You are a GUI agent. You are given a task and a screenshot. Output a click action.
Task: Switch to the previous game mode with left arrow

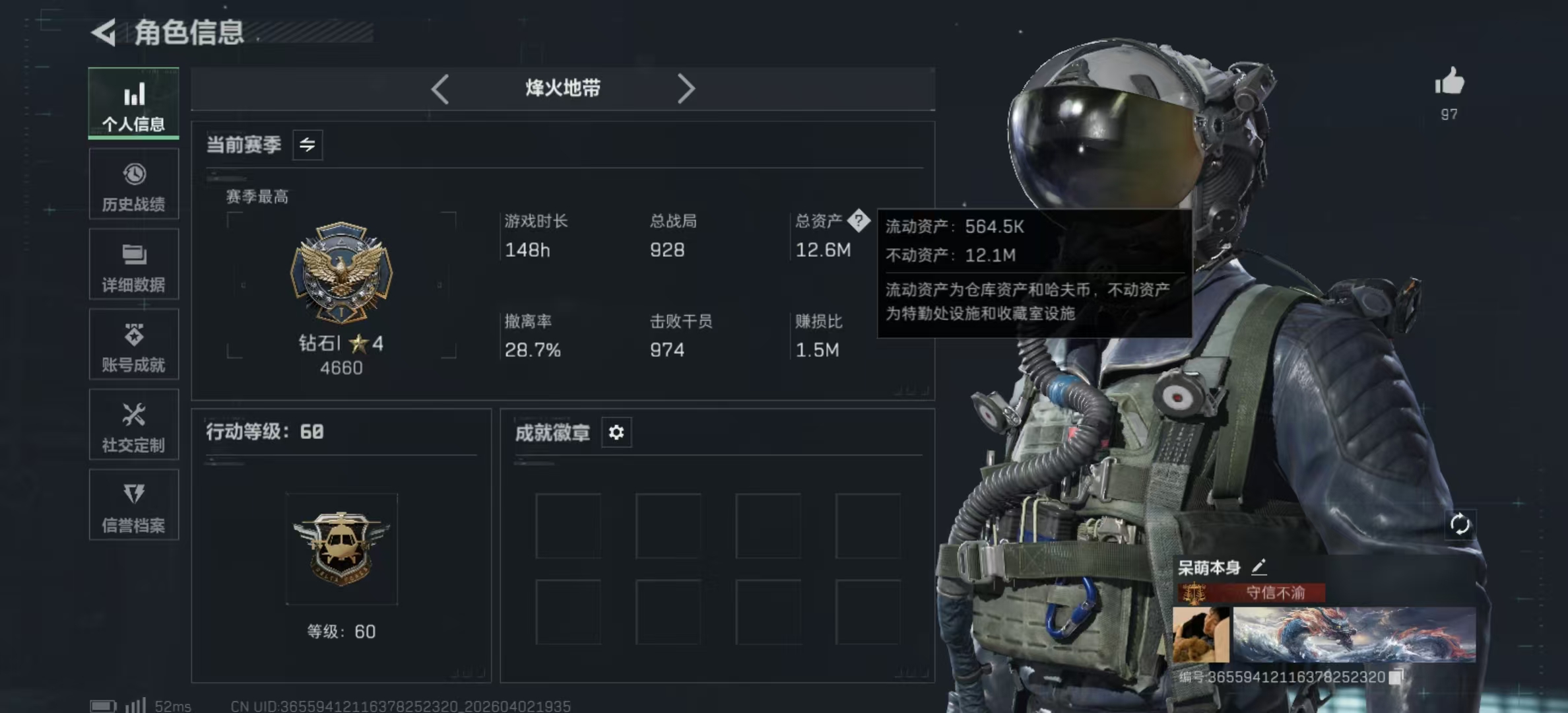(x=440, y=88)
